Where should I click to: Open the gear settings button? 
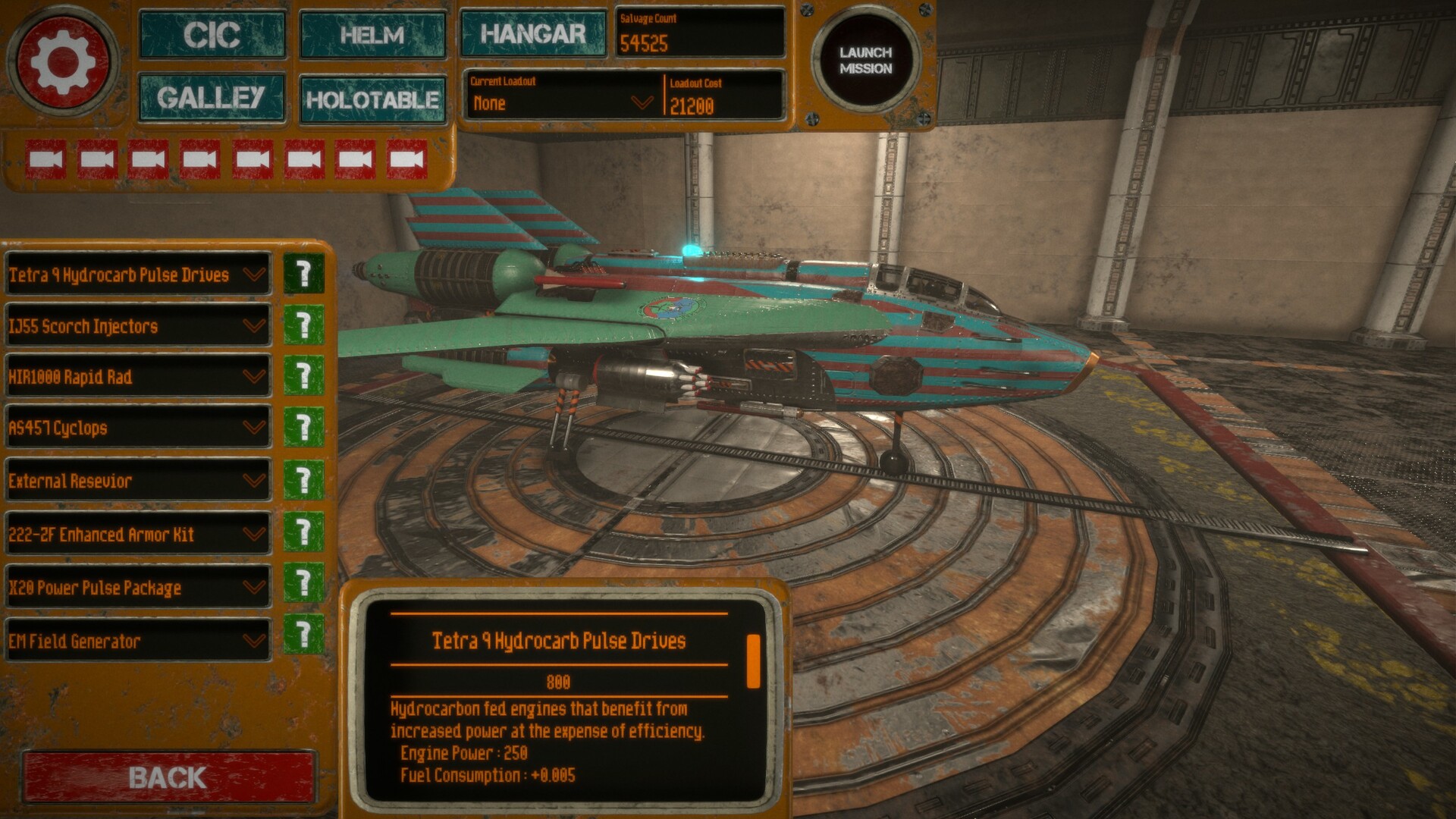(x=62, y=61)
